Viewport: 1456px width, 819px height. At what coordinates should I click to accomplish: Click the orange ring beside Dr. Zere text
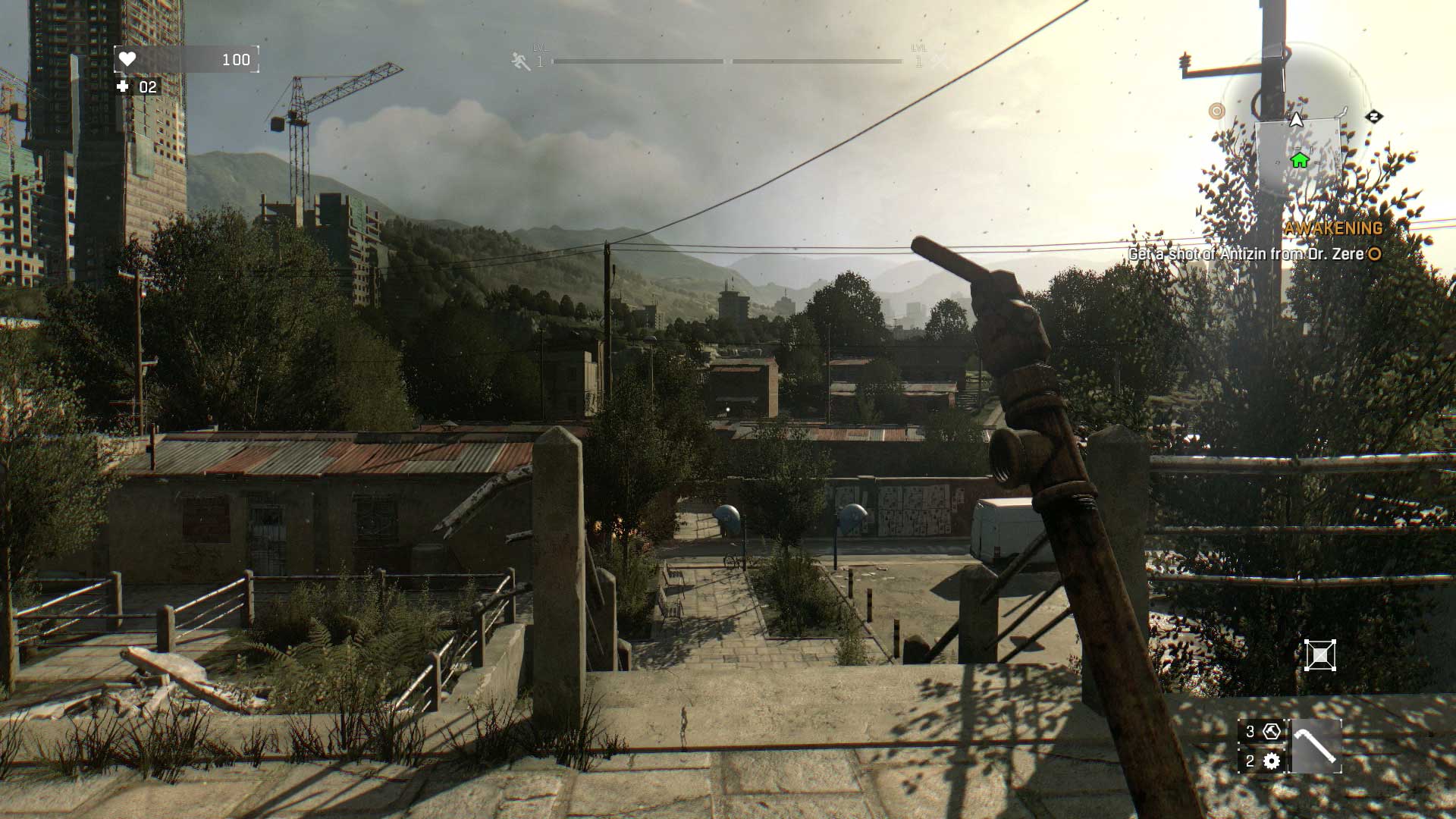[1374, 254]
